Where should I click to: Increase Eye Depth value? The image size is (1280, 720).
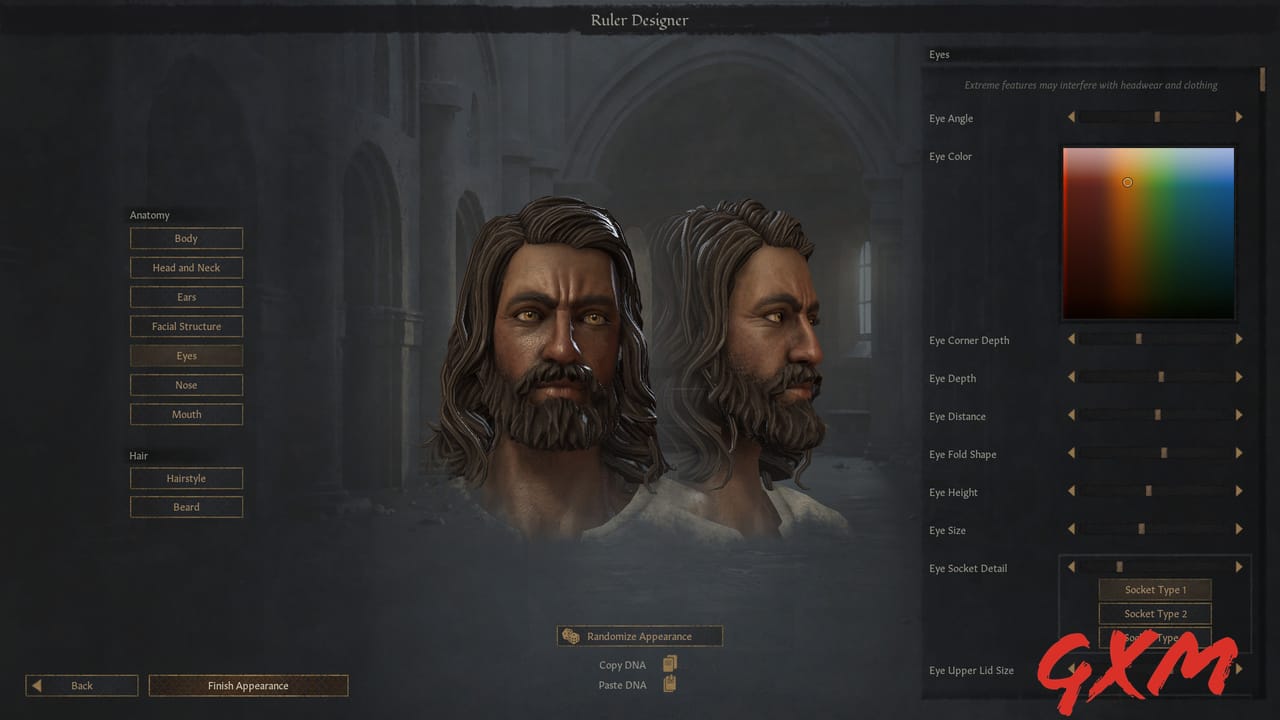[1239, 376]
